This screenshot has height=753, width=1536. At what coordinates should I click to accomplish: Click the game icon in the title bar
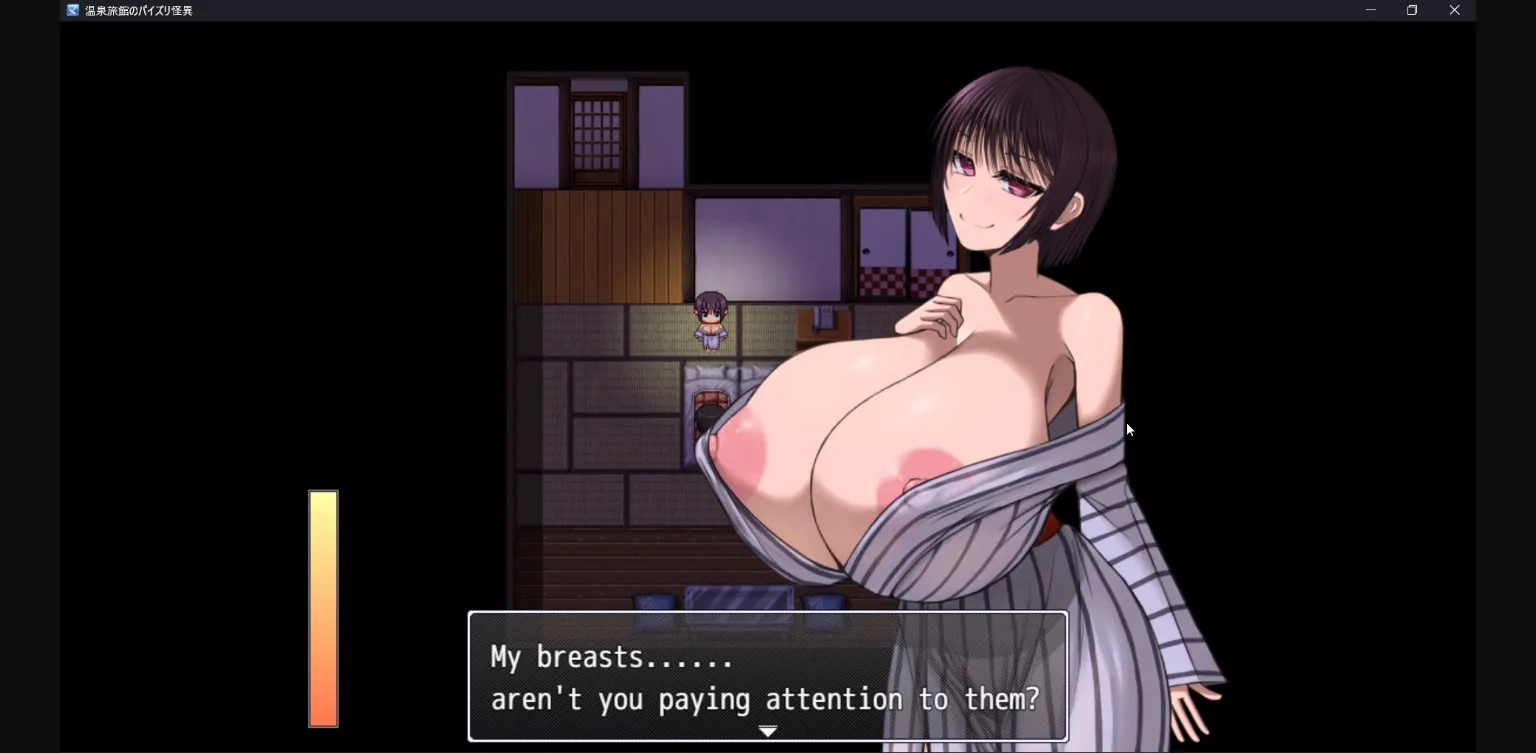pyautogui.click(x=70, y=10)
